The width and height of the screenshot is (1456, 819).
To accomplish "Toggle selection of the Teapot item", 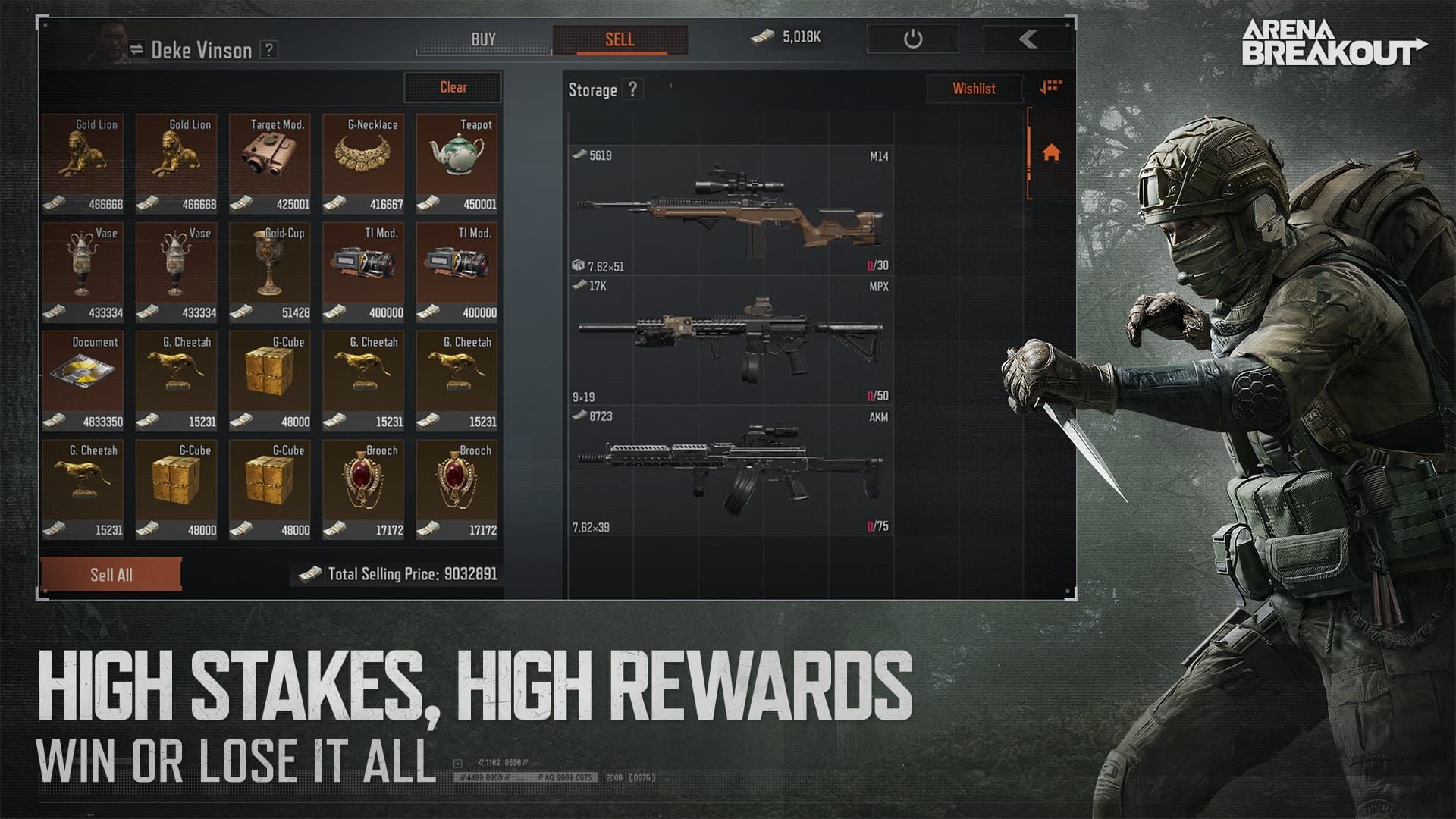I will click(456, 159).
